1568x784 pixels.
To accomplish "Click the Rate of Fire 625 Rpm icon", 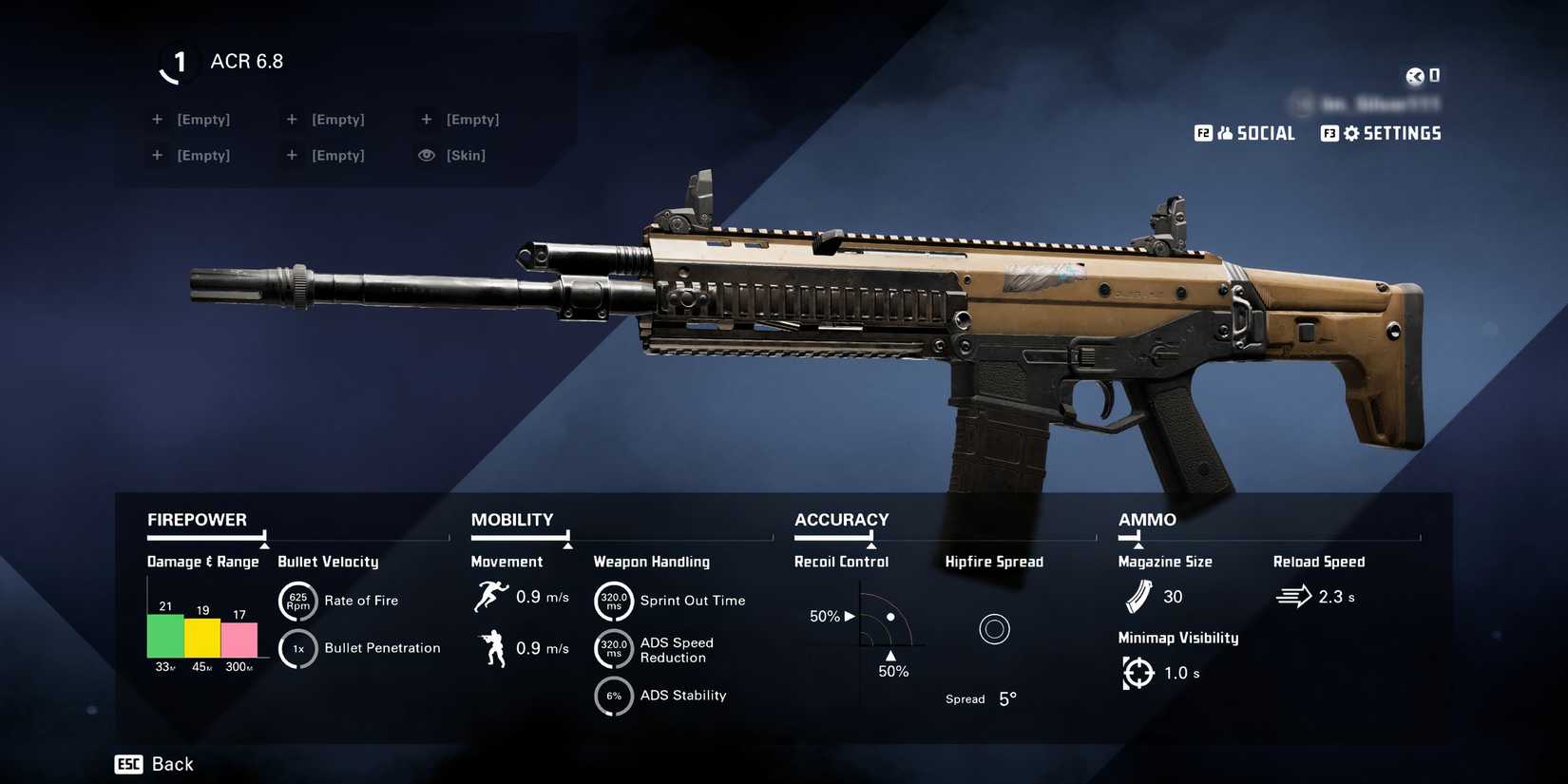I will click(x=297, y=601).
